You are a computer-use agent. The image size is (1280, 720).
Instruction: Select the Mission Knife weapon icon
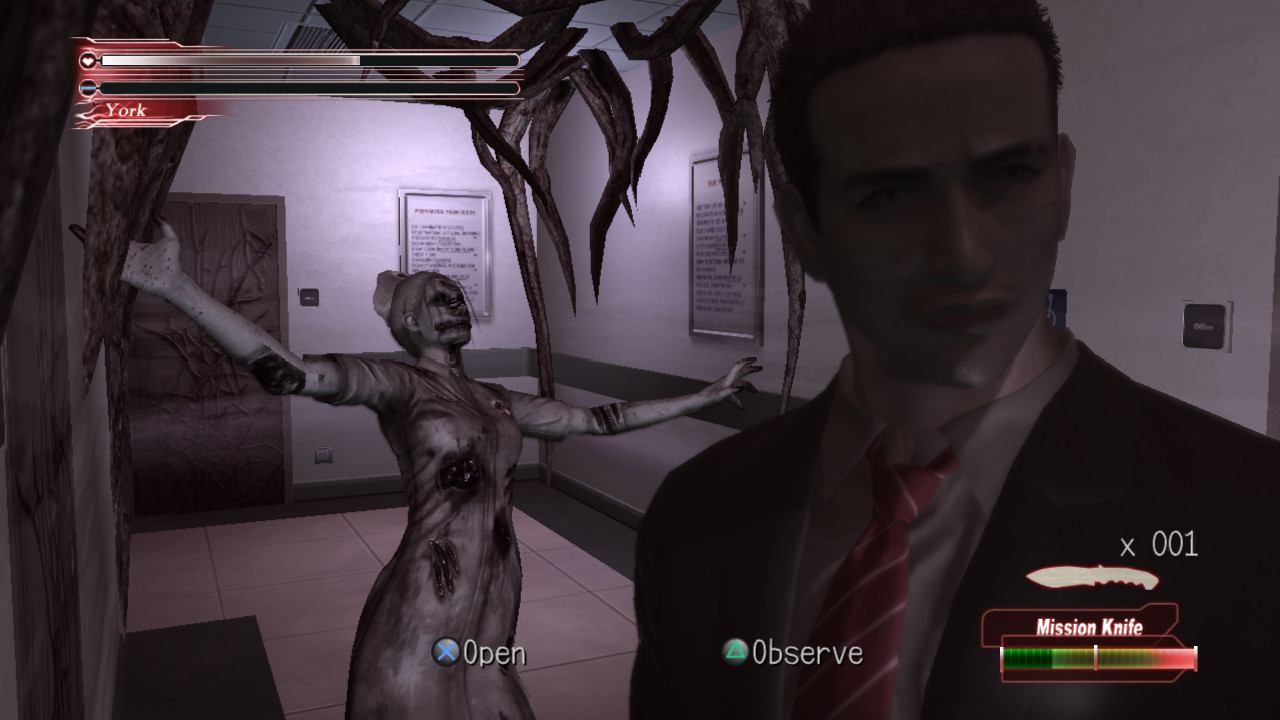point(1095,577)
